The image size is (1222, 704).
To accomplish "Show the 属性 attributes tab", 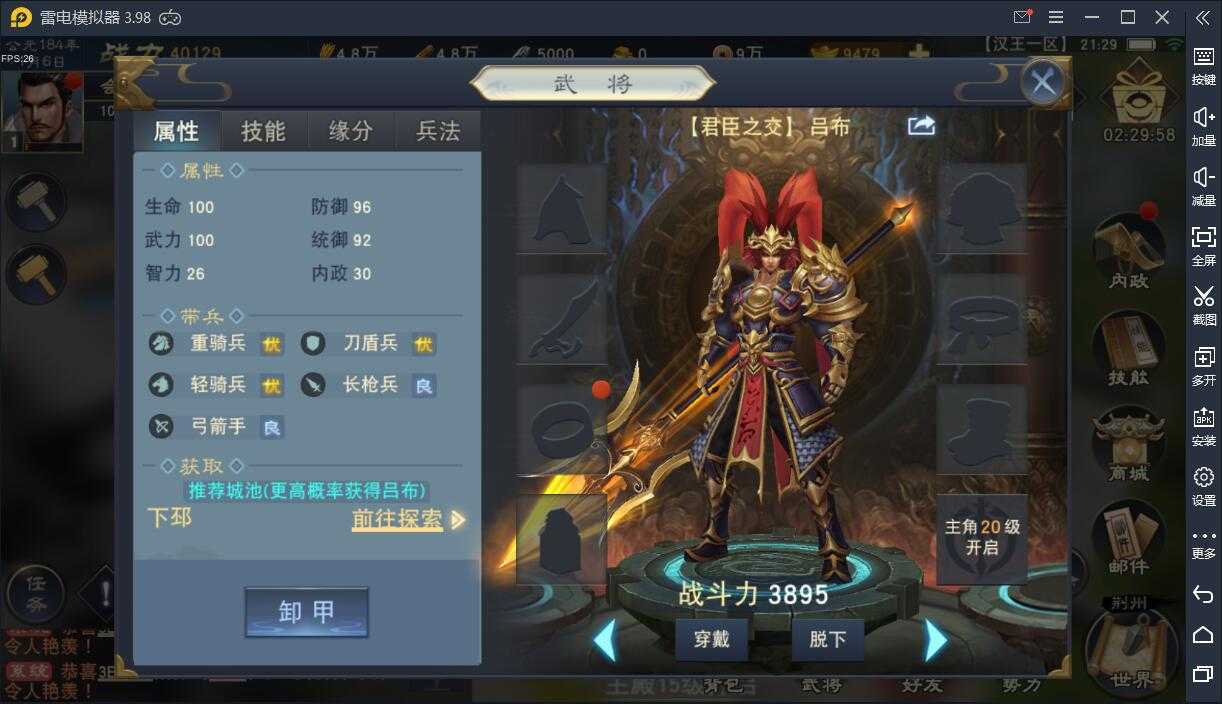I will tap(176, 131).
